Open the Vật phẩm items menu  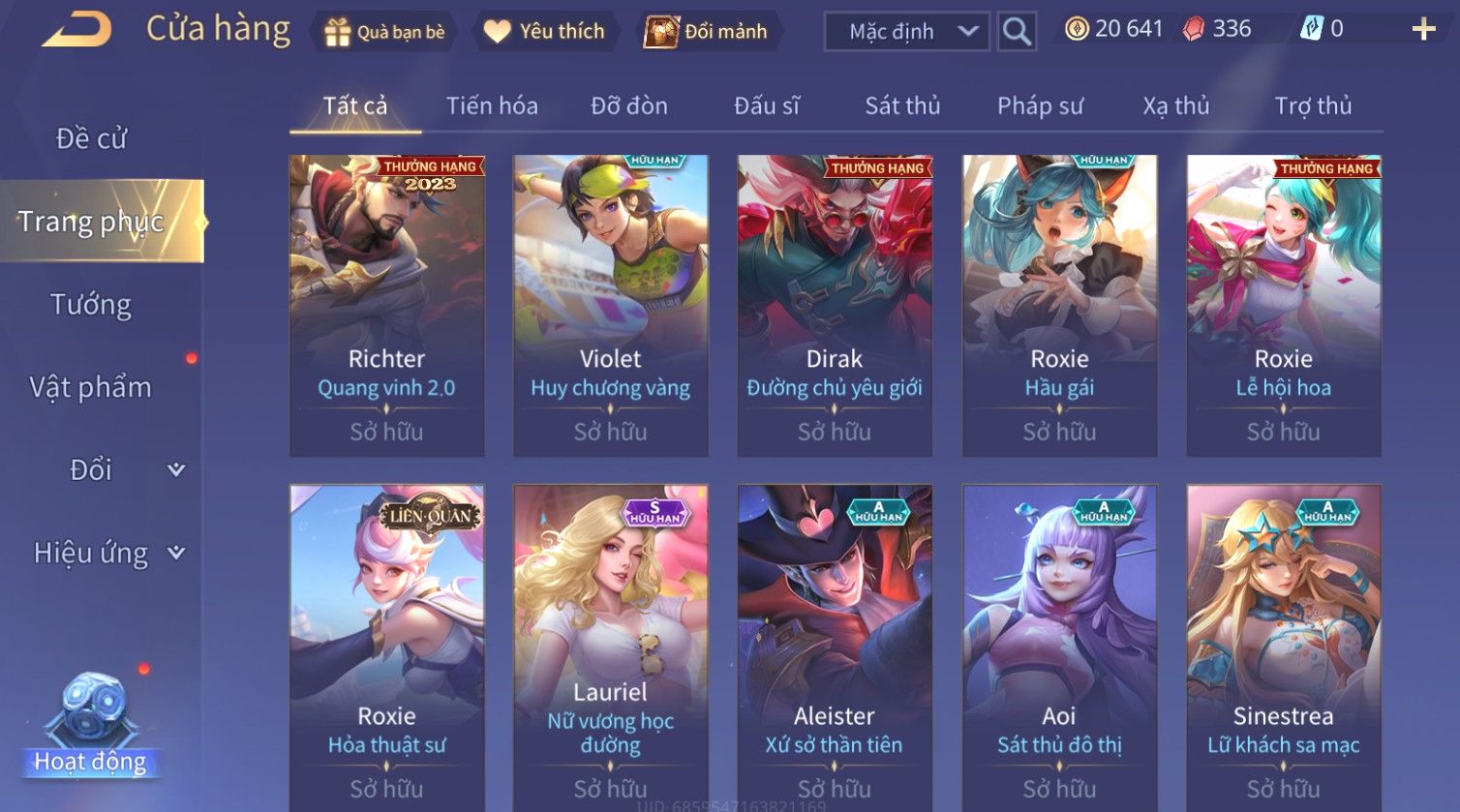[x=91, y=387]
